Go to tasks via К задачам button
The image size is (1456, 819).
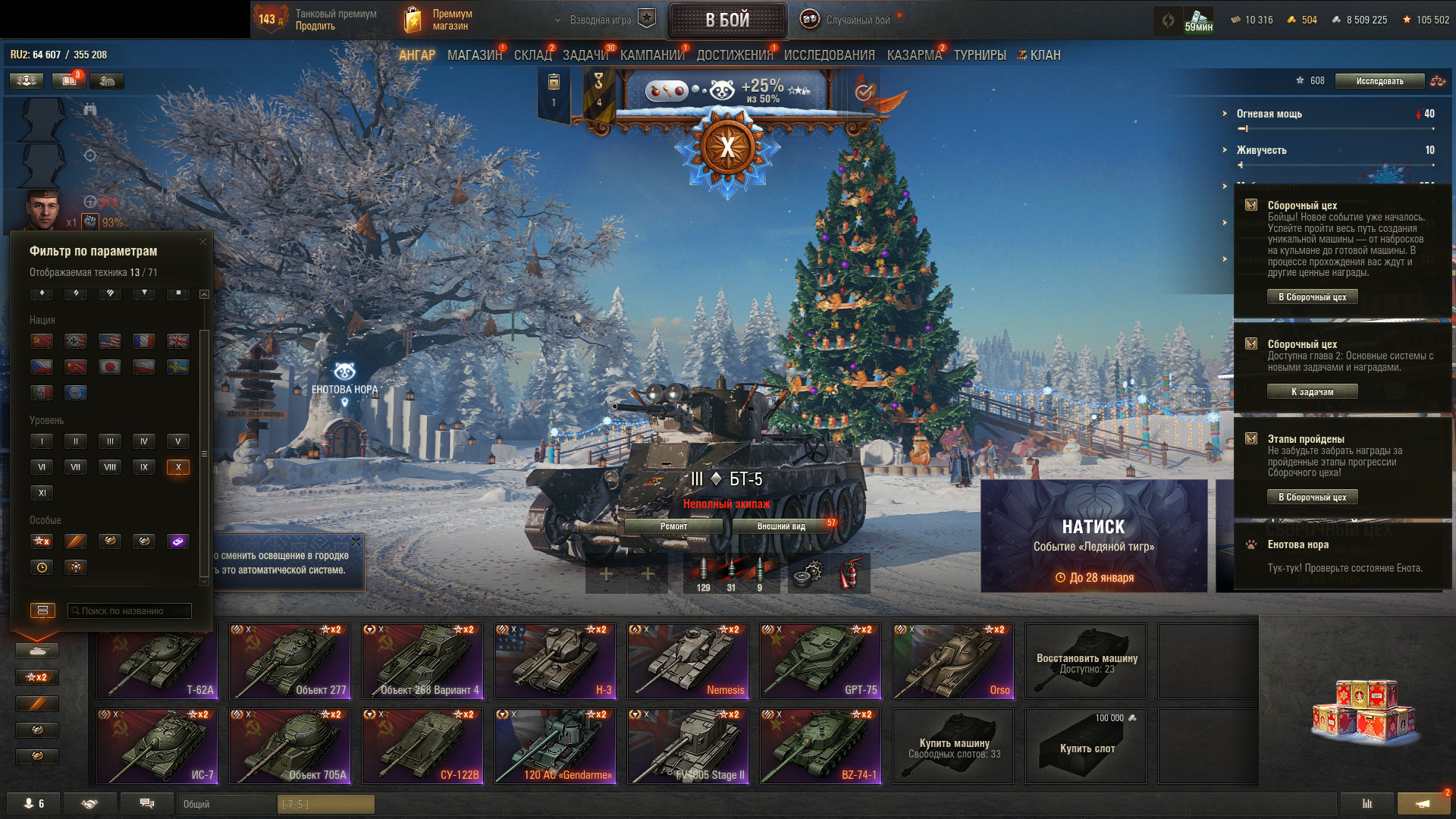click(x=1312, y=392)
